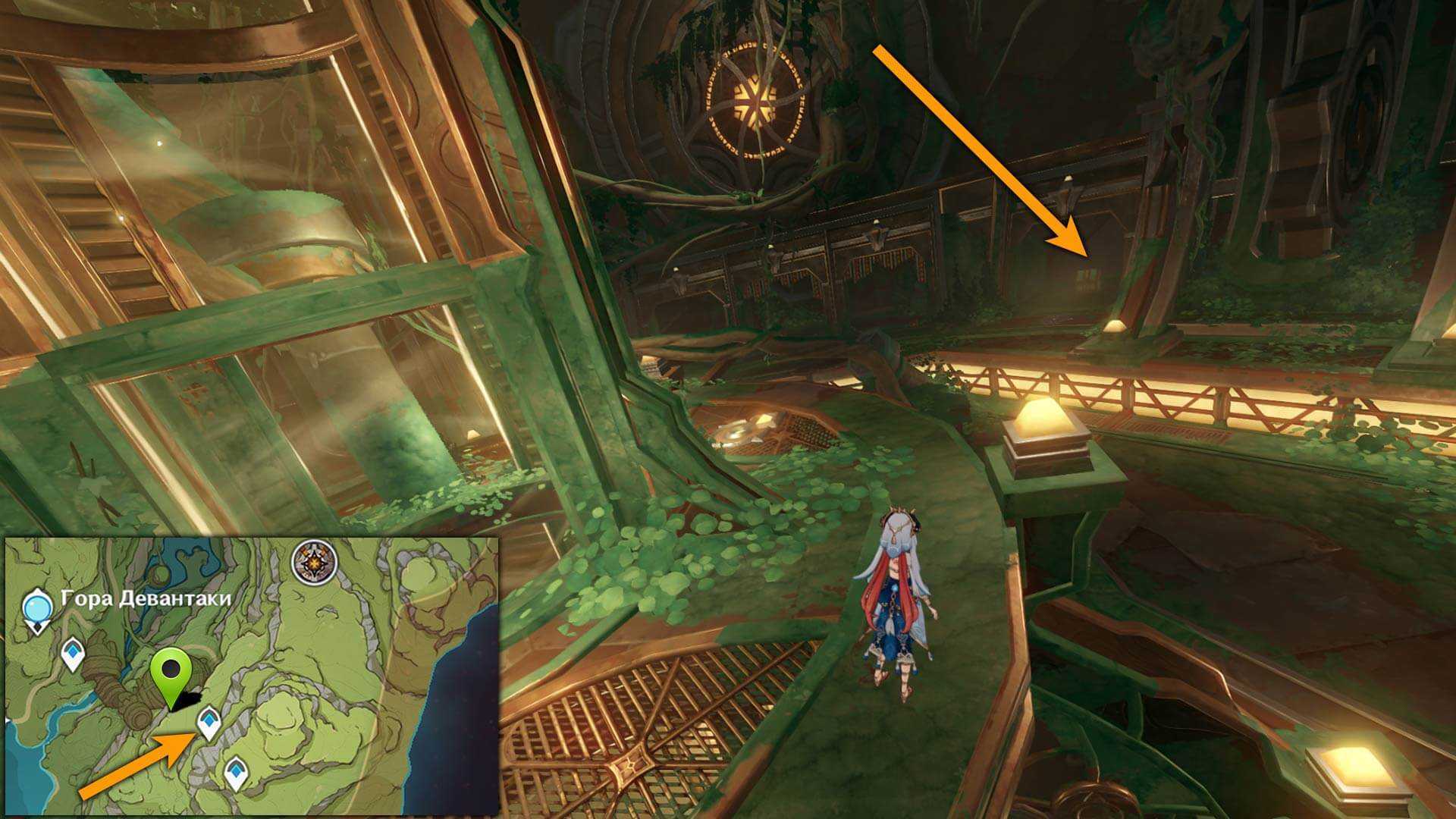
Task: Select the blue orb marker beside Гора Девантаки
Action: tap(36, 608)
